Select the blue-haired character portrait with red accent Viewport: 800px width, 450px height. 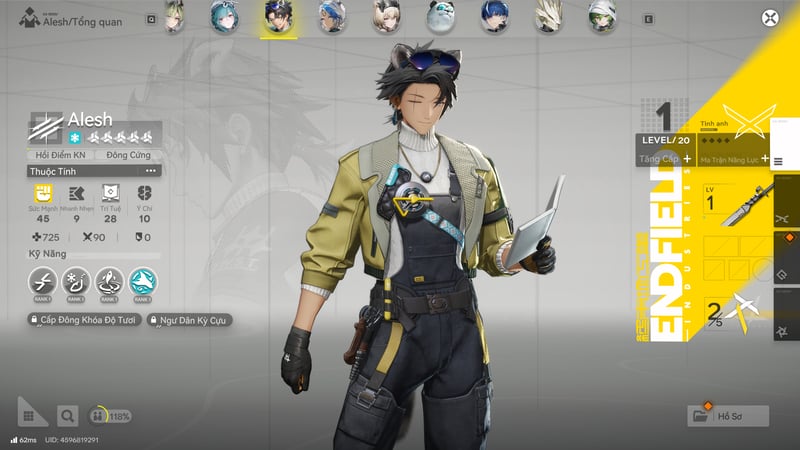[x=494, y=16]
